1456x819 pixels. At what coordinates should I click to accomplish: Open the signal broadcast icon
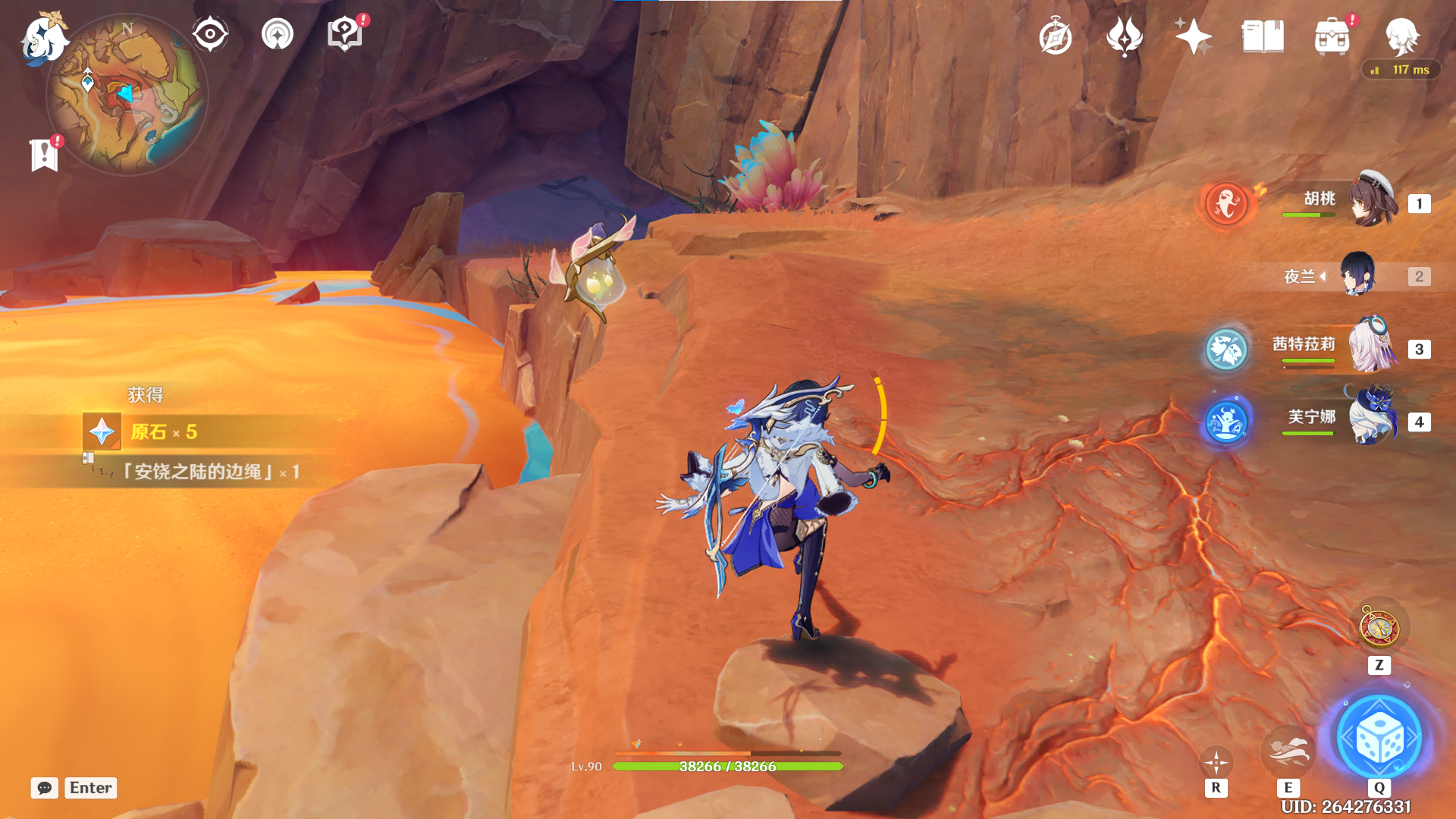point(278,35)
